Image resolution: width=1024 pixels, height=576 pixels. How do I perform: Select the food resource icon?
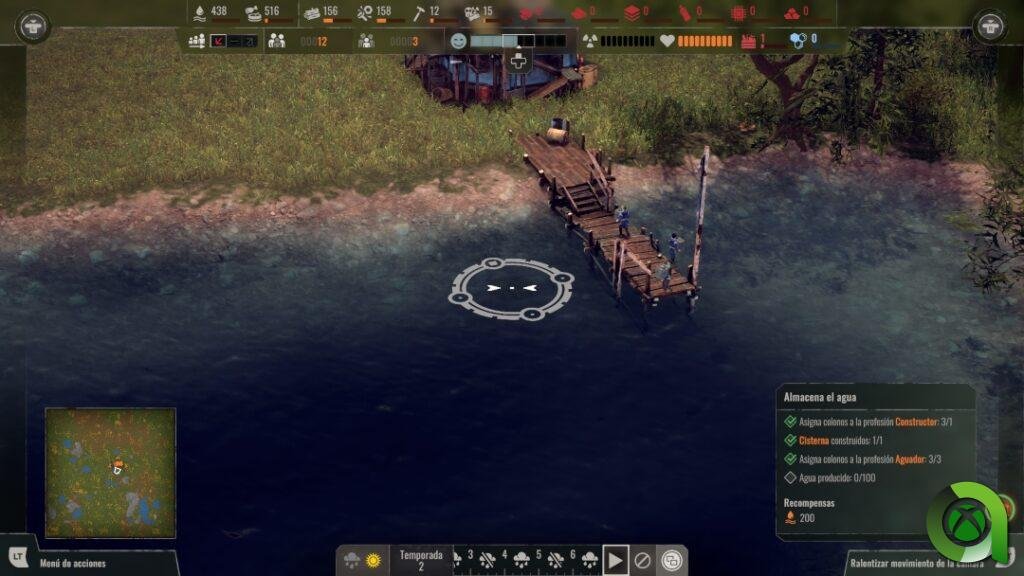tap(254, 13)
